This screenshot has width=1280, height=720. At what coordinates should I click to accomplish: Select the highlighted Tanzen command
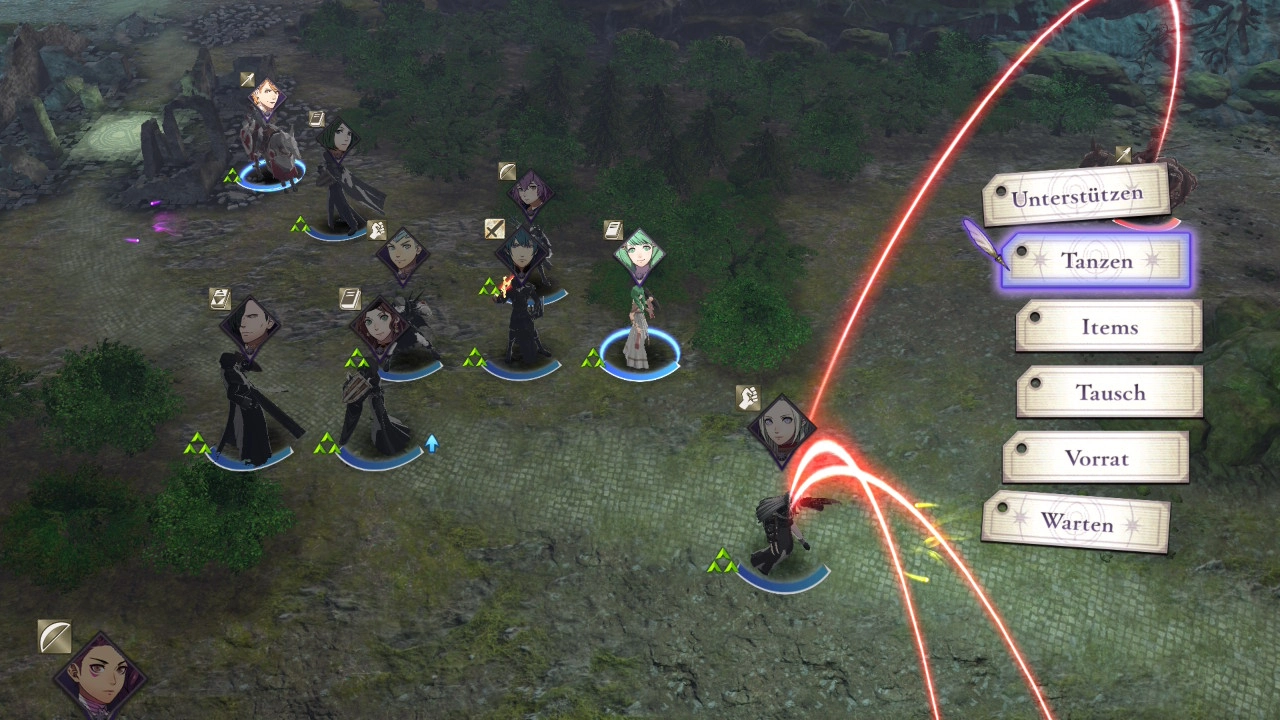click(1096, 261)
